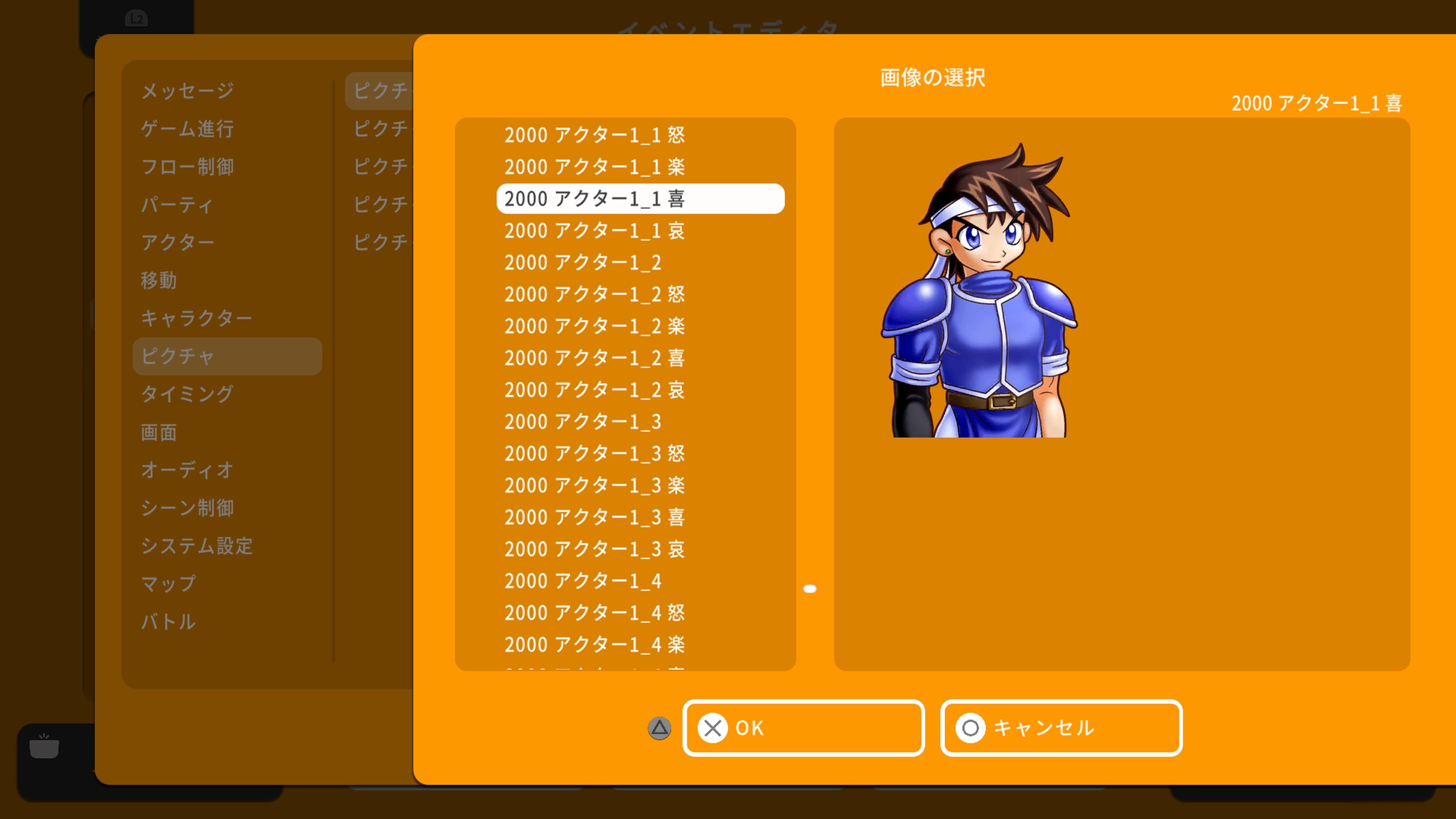Click the circle symbol in the Cancel button
This screenshot has height=819, width=1456.
coord(970,728)
